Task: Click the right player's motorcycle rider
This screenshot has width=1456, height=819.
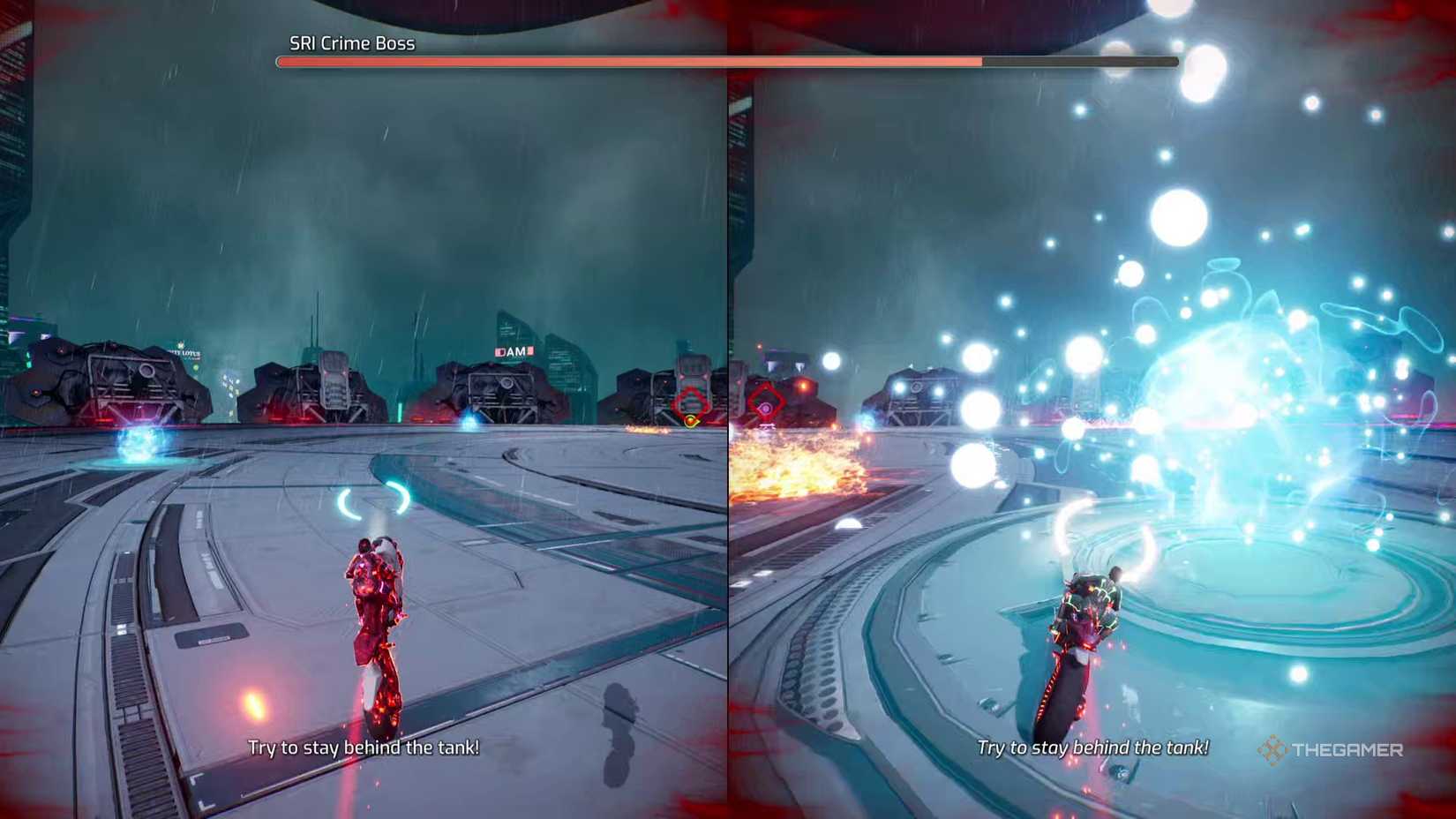Action: pos(1091,618)
